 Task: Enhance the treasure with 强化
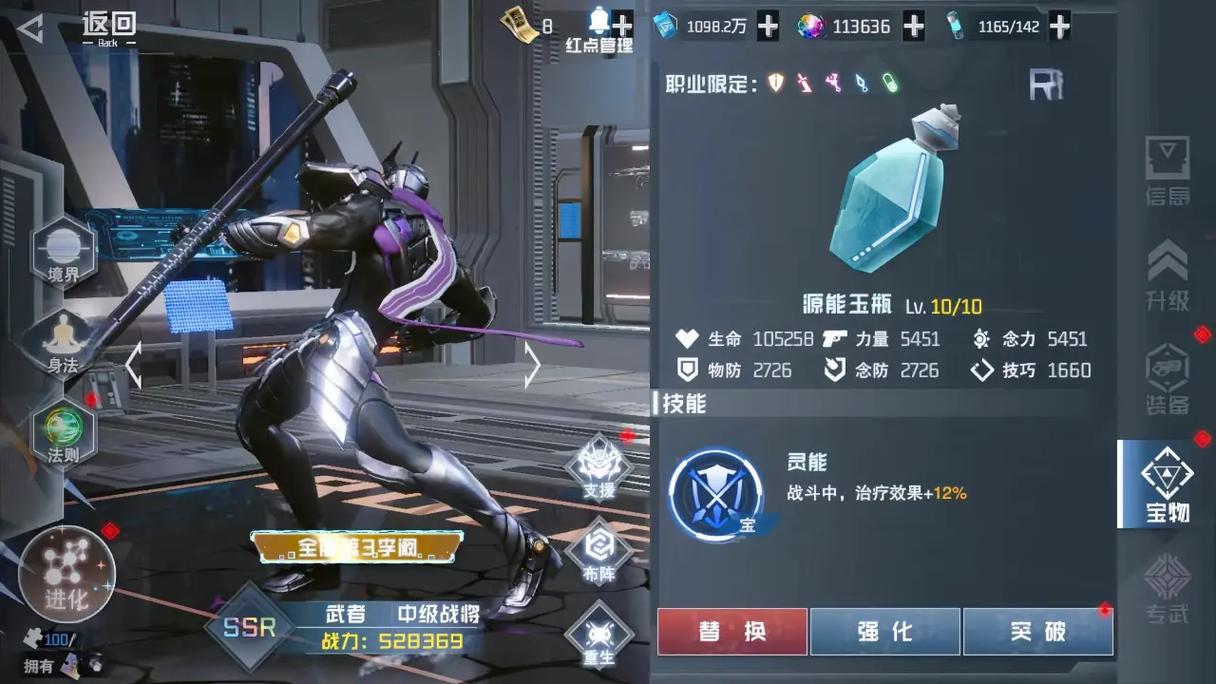[885, 632]
